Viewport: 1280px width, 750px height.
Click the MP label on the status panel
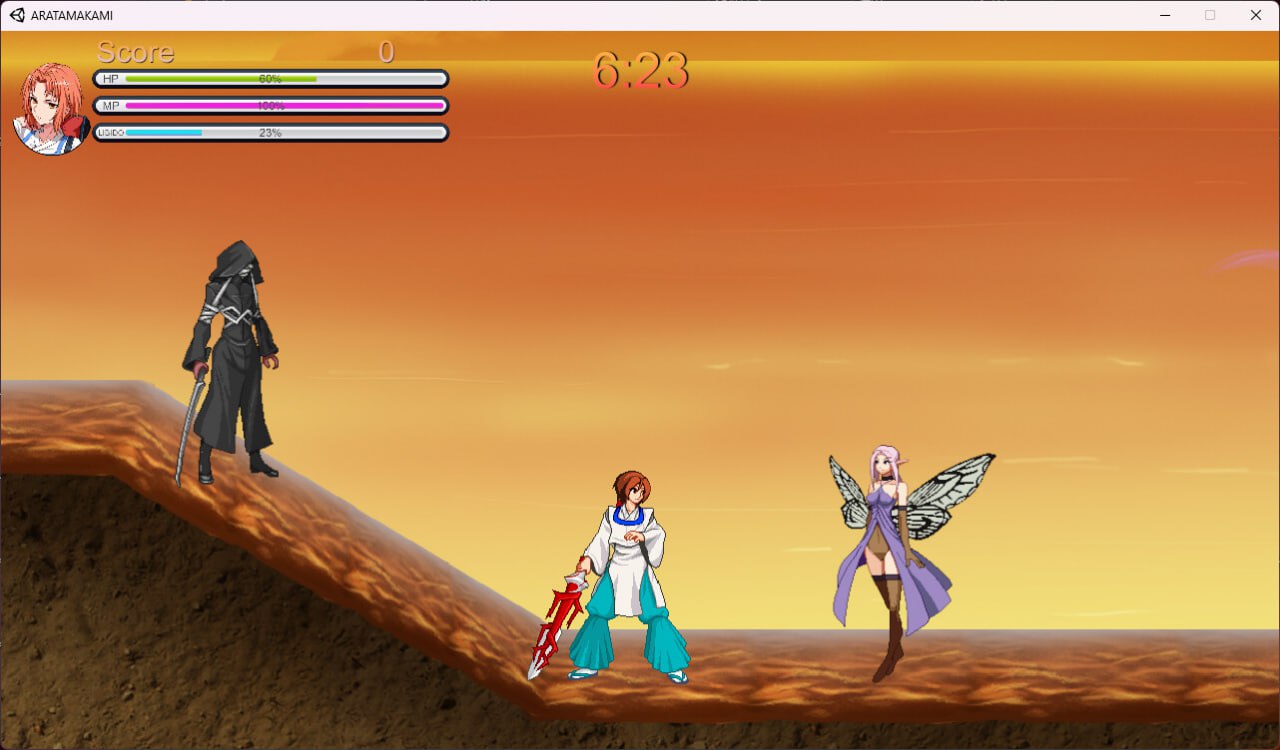point(110,105)
